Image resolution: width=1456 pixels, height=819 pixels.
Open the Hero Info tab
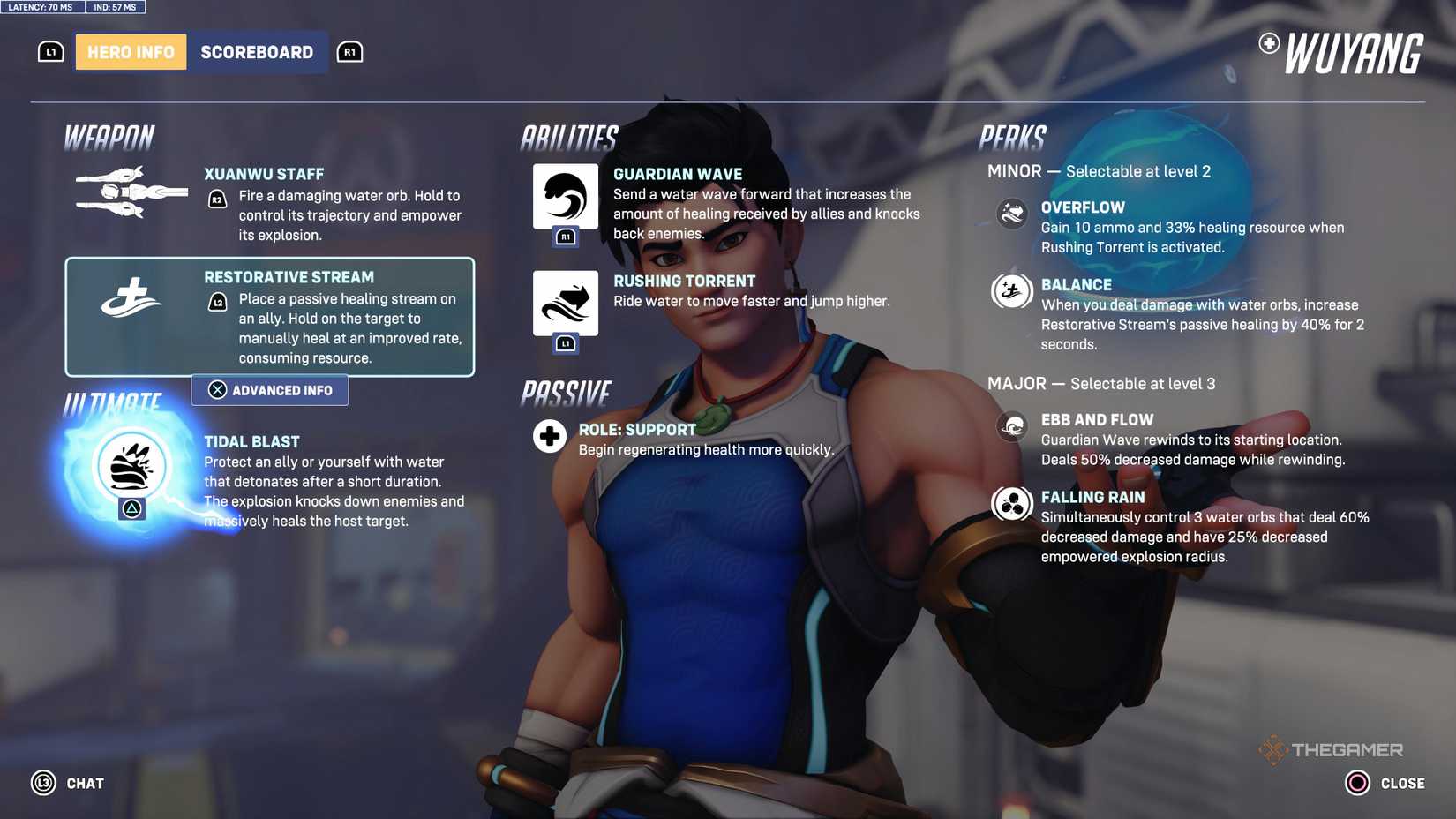point(130,51)
